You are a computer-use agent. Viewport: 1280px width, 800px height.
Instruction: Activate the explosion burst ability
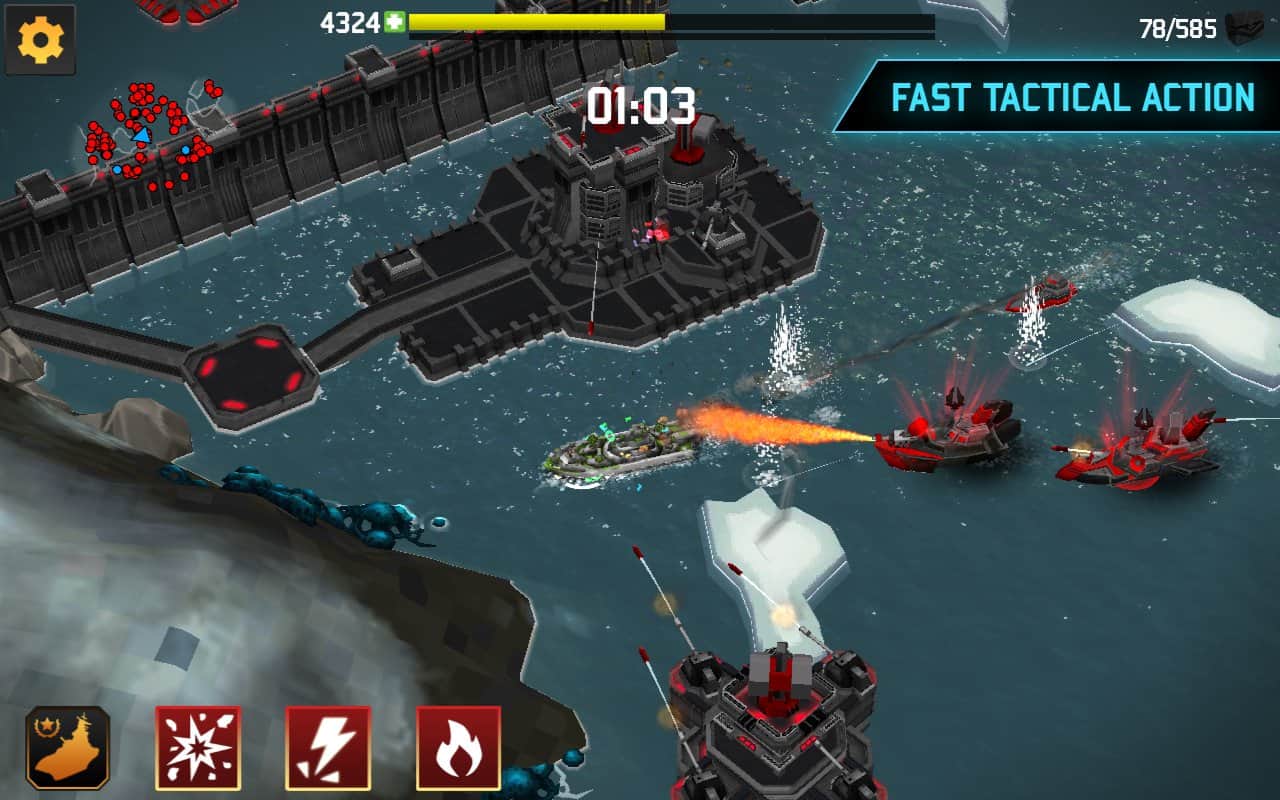pyautogui.click(x=198, y=747)
